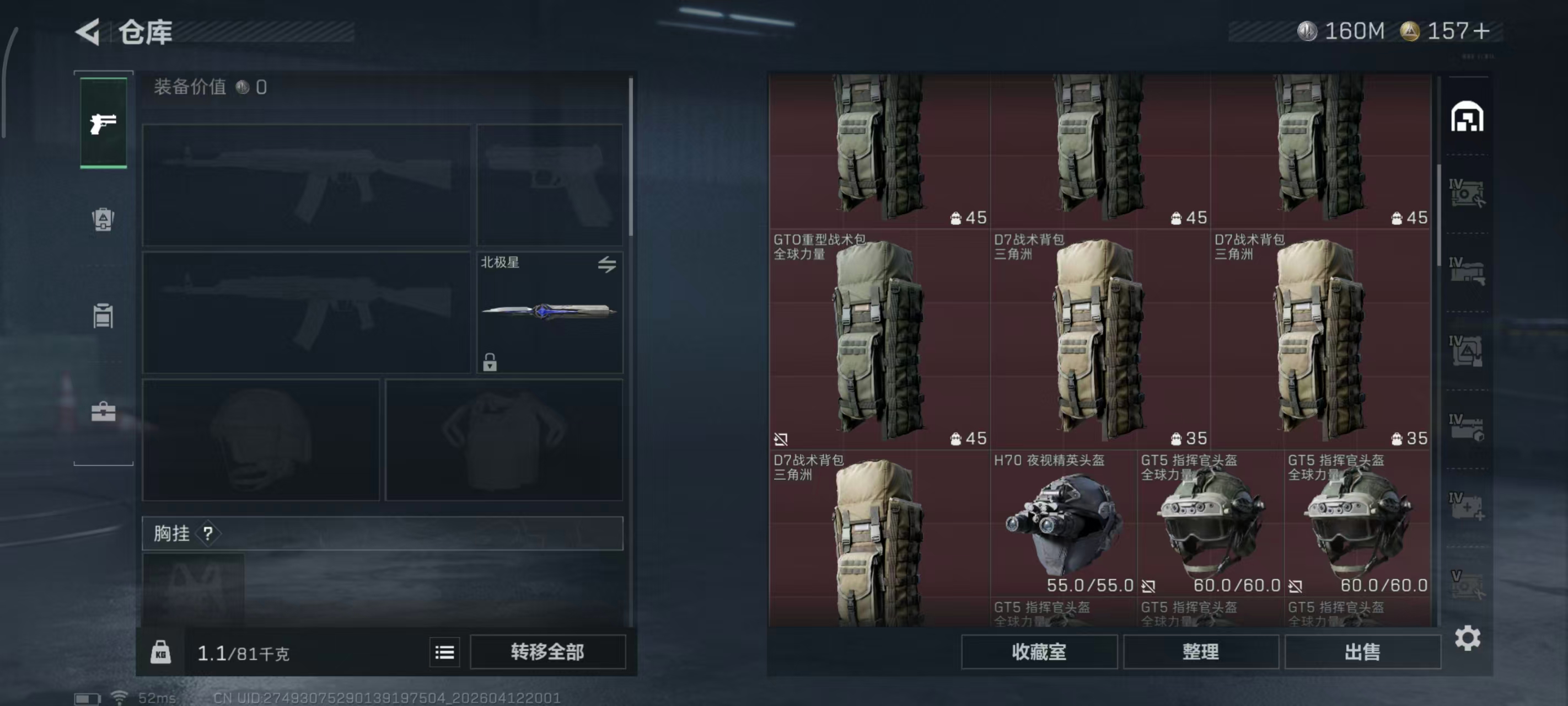Toggle the lock on the 北极星 knife item
The image size is (1568, 706).
point(491,363)
